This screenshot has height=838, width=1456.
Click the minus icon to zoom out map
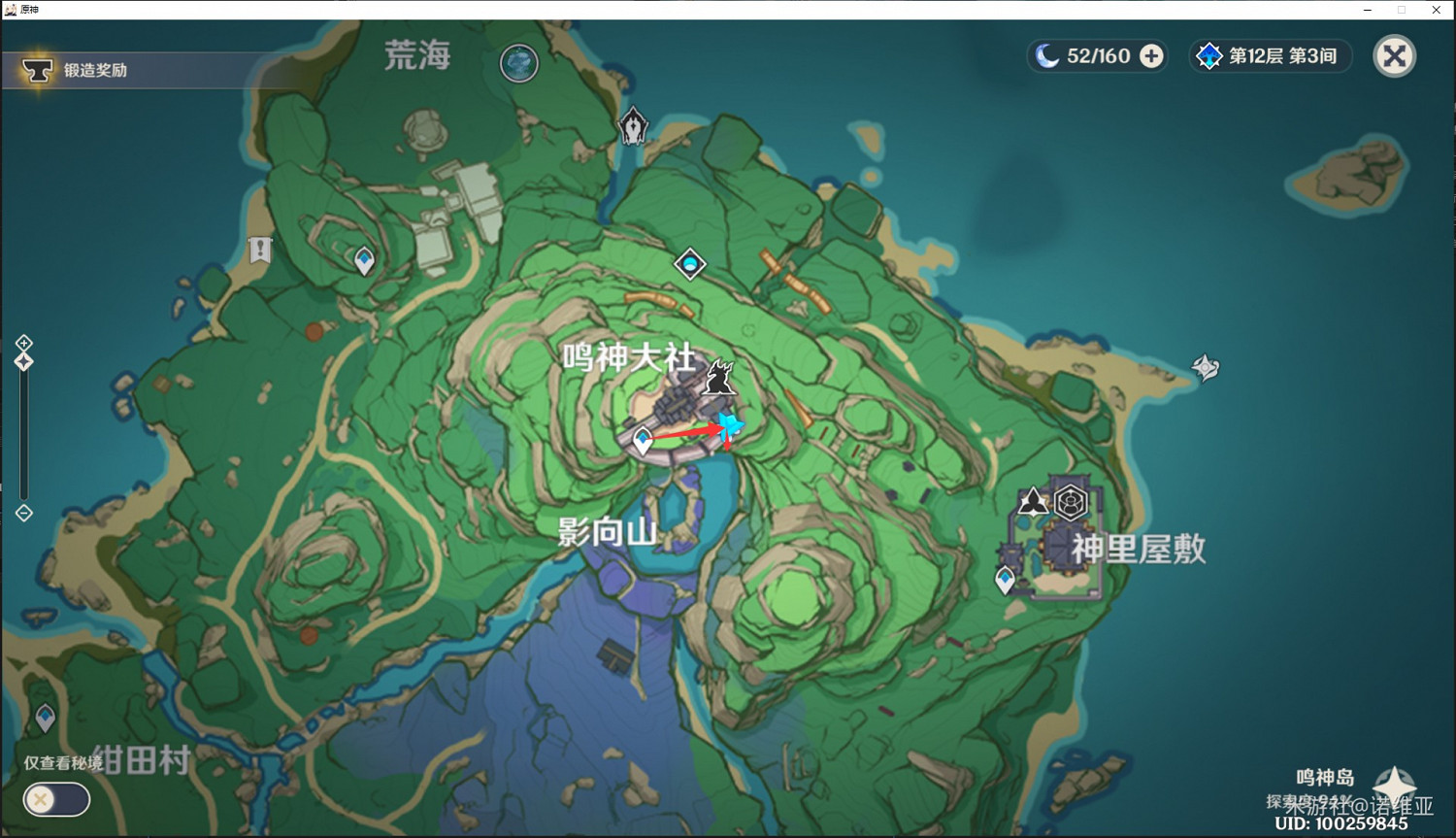click(23, 513)
